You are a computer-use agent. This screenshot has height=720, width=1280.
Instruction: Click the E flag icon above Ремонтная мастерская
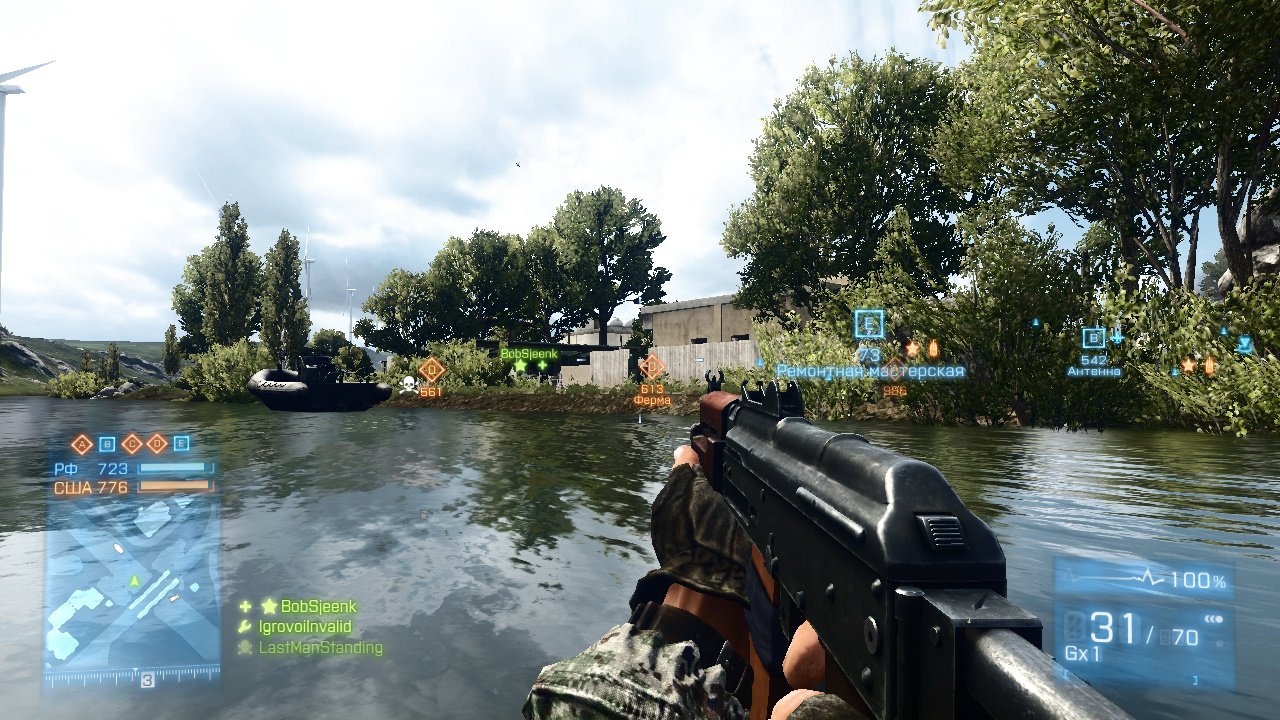(x=868, y=323)
